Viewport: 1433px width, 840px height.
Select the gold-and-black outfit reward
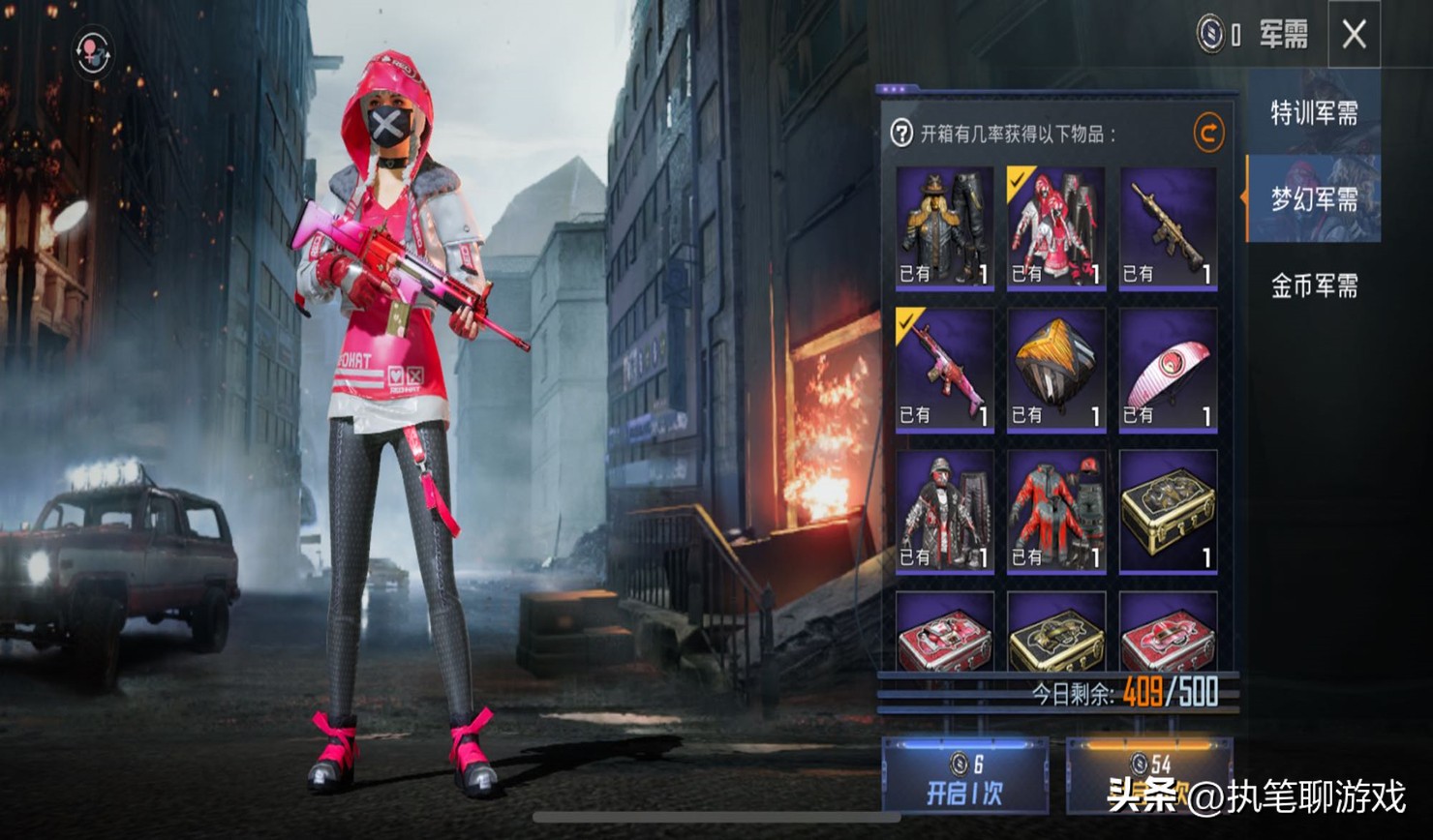[x=944, y=228]
